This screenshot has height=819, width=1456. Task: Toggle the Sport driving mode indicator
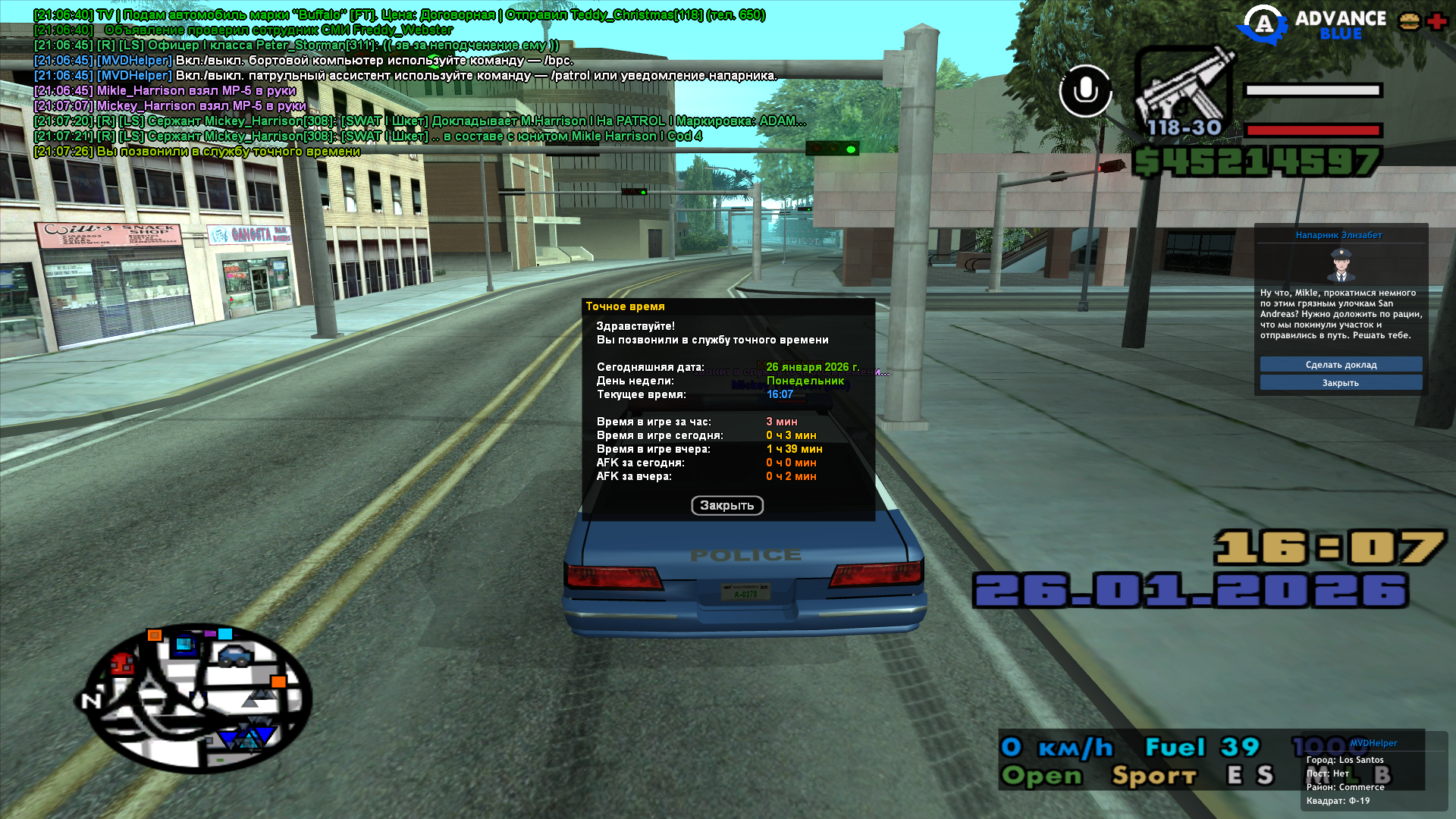pyautogui.click(x=1154, y=776)
